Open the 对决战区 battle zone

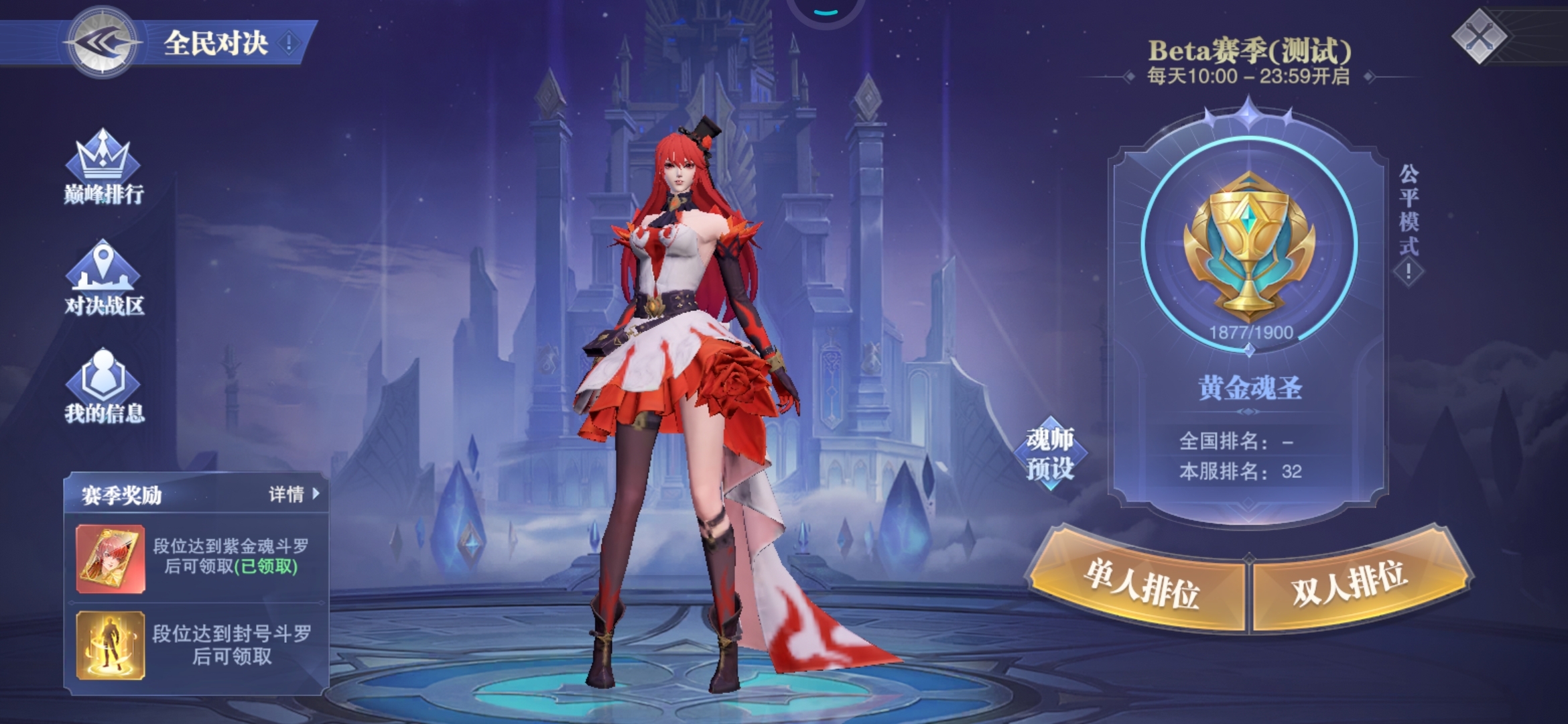[103, 278]
